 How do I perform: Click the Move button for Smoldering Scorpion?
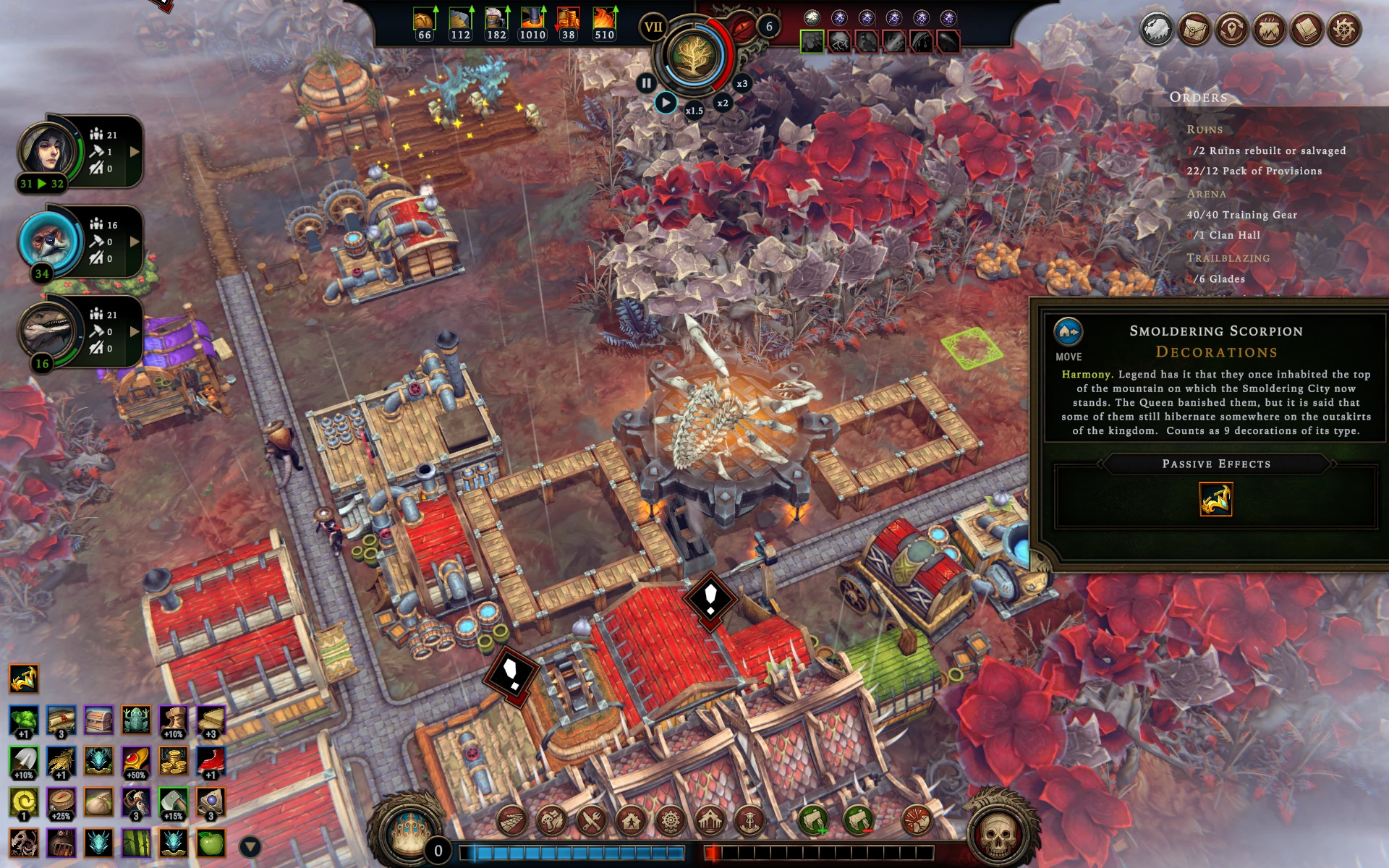(1068, 333)
